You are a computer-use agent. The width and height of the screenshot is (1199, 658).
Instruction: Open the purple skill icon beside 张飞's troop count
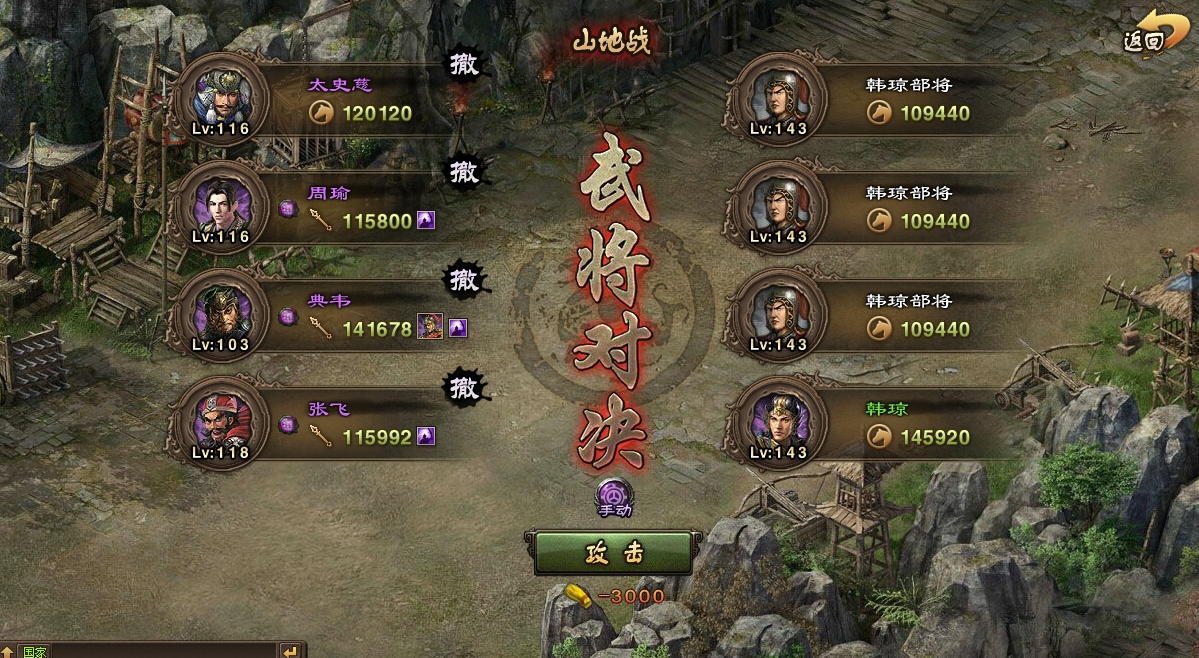426,435
